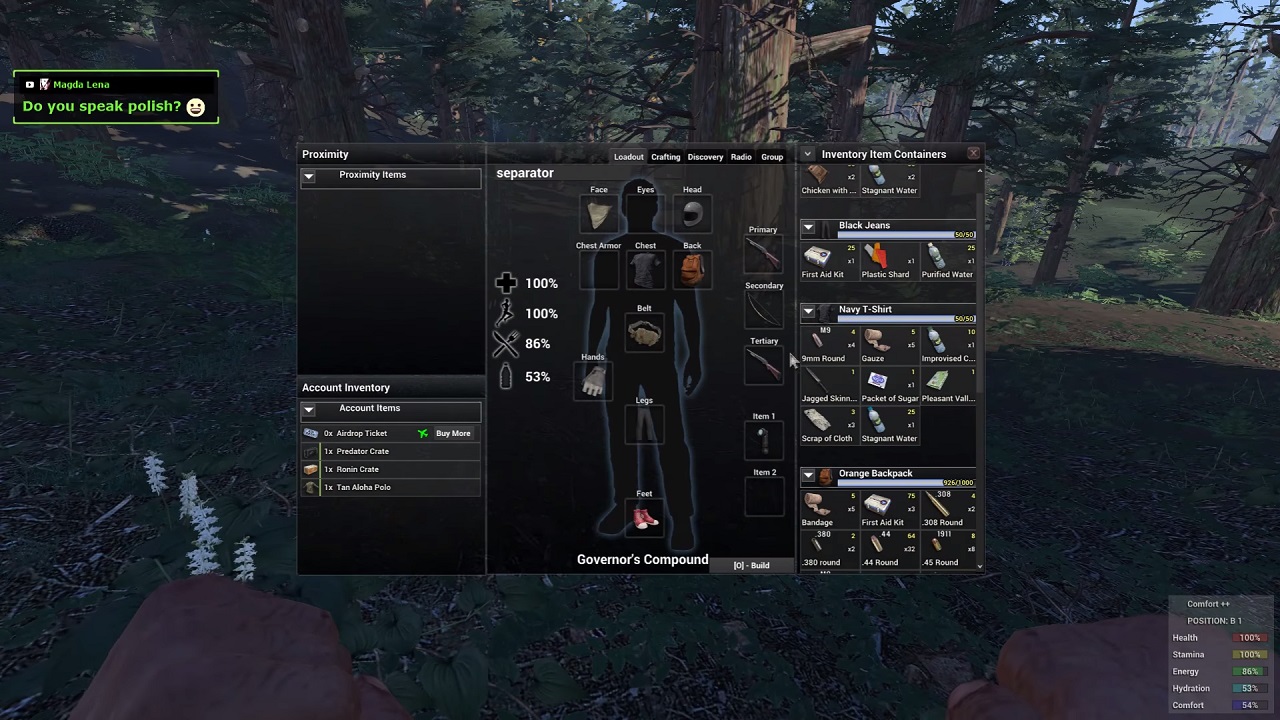
Task: Select the .308 Round ammo stack
Action: click(x=940, y=506)
